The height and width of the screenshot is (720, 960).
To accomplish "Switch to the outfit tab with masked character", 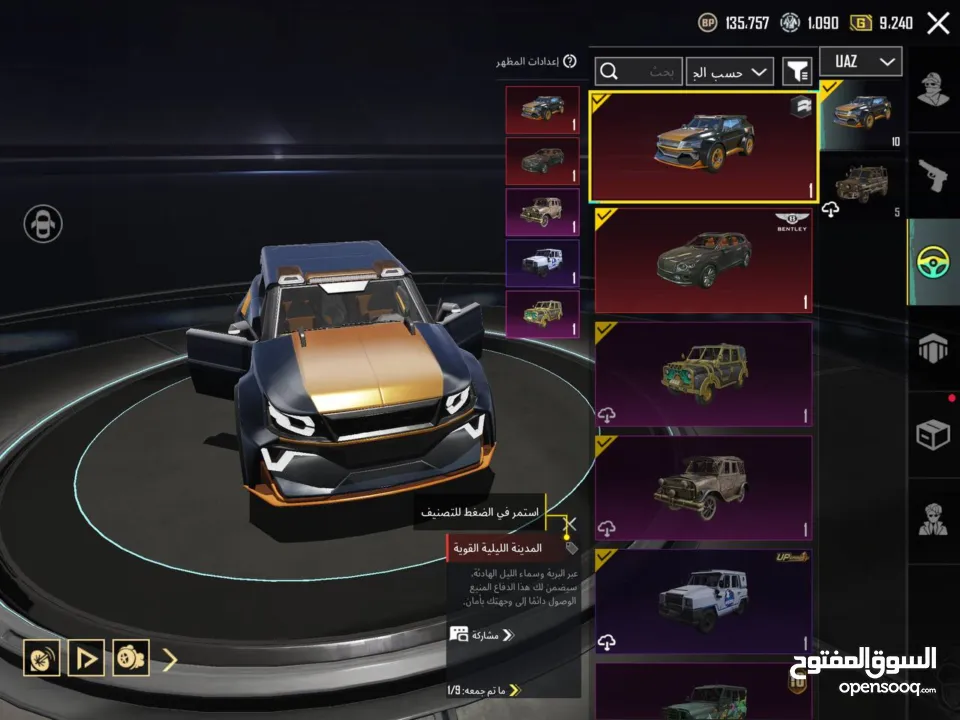I will pos(934,93).
